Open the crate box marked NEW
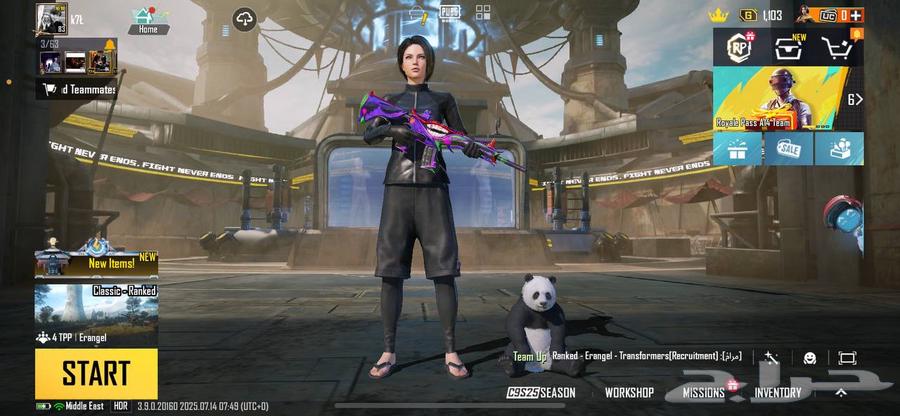This screenshot has width=900, height=416. pos(789,47)
